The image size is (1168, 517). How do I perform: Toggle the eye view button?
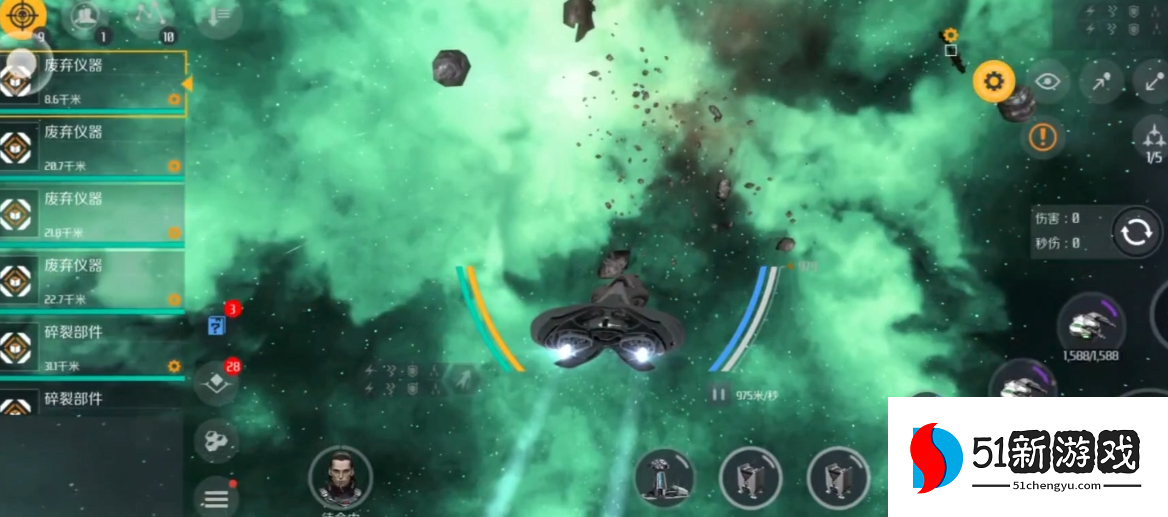pos(1047,82)
